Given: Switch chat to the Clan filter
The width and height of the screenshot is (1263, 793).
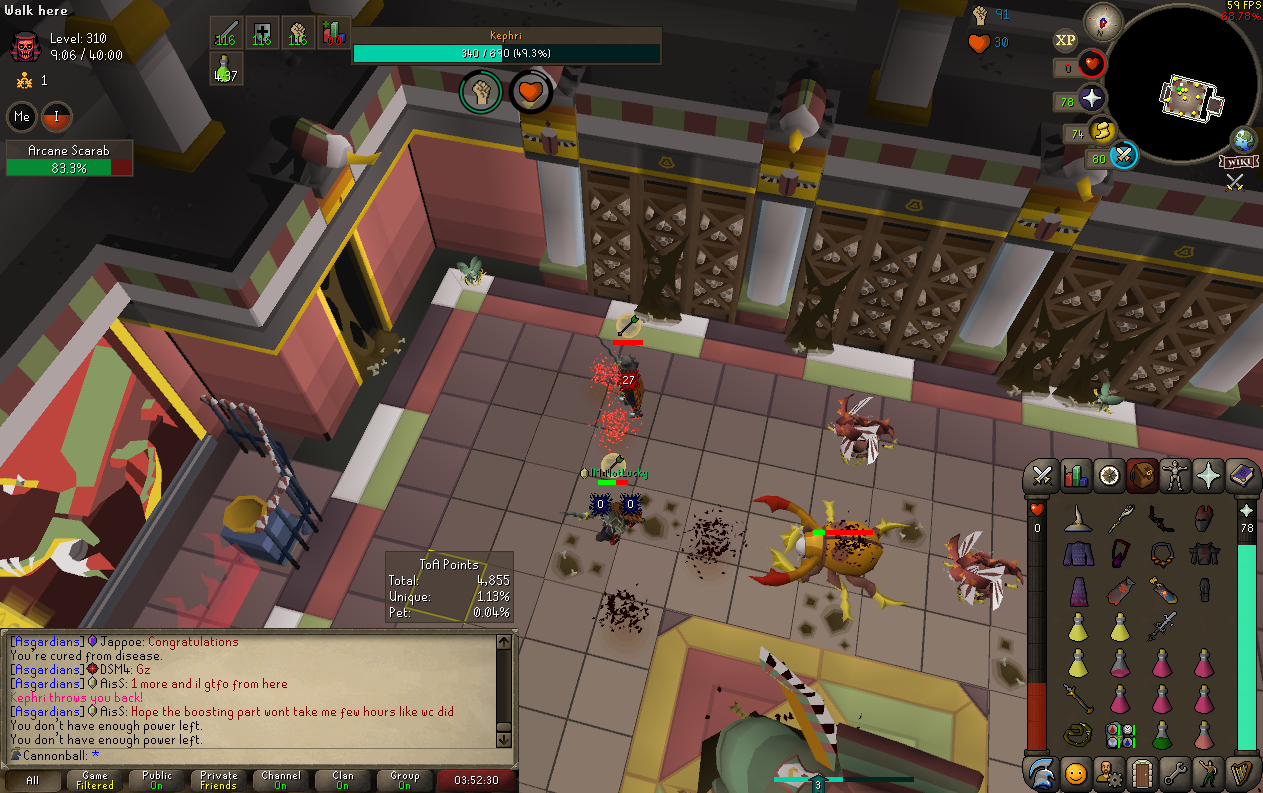Looking at the screenshot, I should click(343, 780).
